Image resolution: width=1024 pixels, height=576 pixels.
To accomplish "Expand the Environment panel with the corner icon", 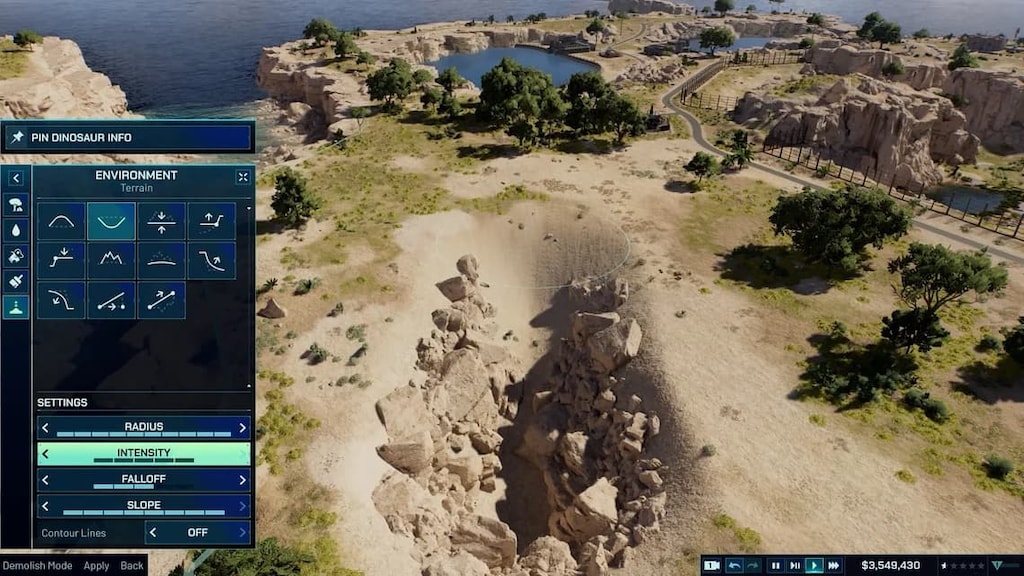I will [243, 177].
